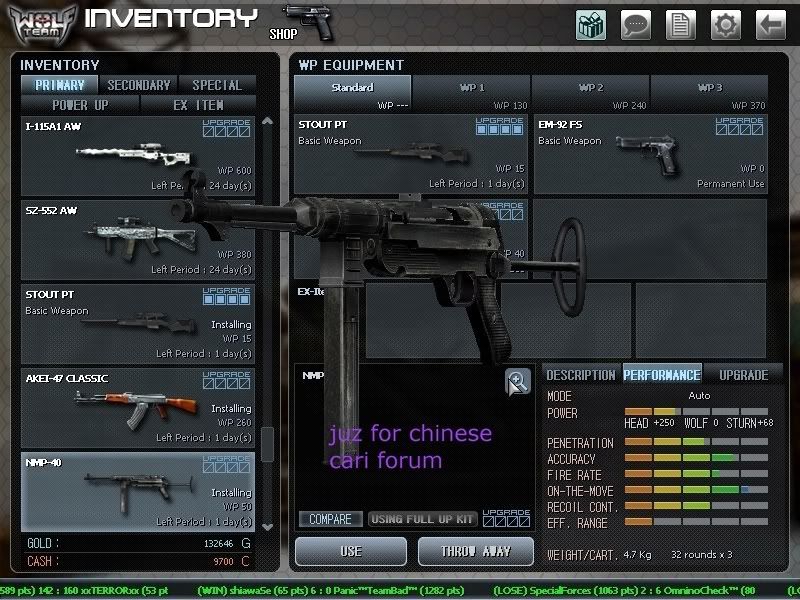Go back using the arrow button
The width and height of the screenshot is (800, 600).
[x=770, y=24]
